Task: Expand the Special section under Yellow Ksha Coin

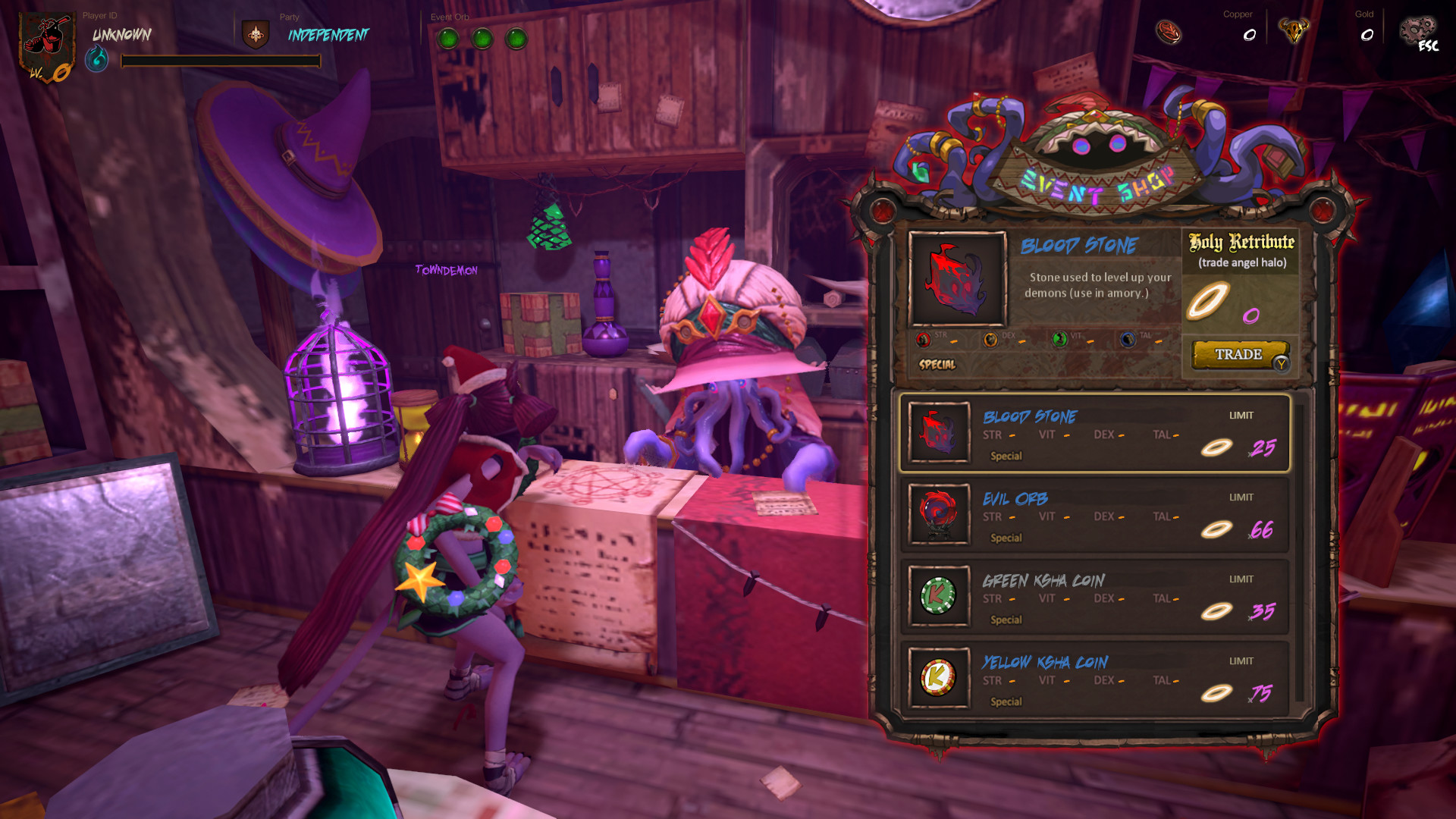Action: 1006,702
